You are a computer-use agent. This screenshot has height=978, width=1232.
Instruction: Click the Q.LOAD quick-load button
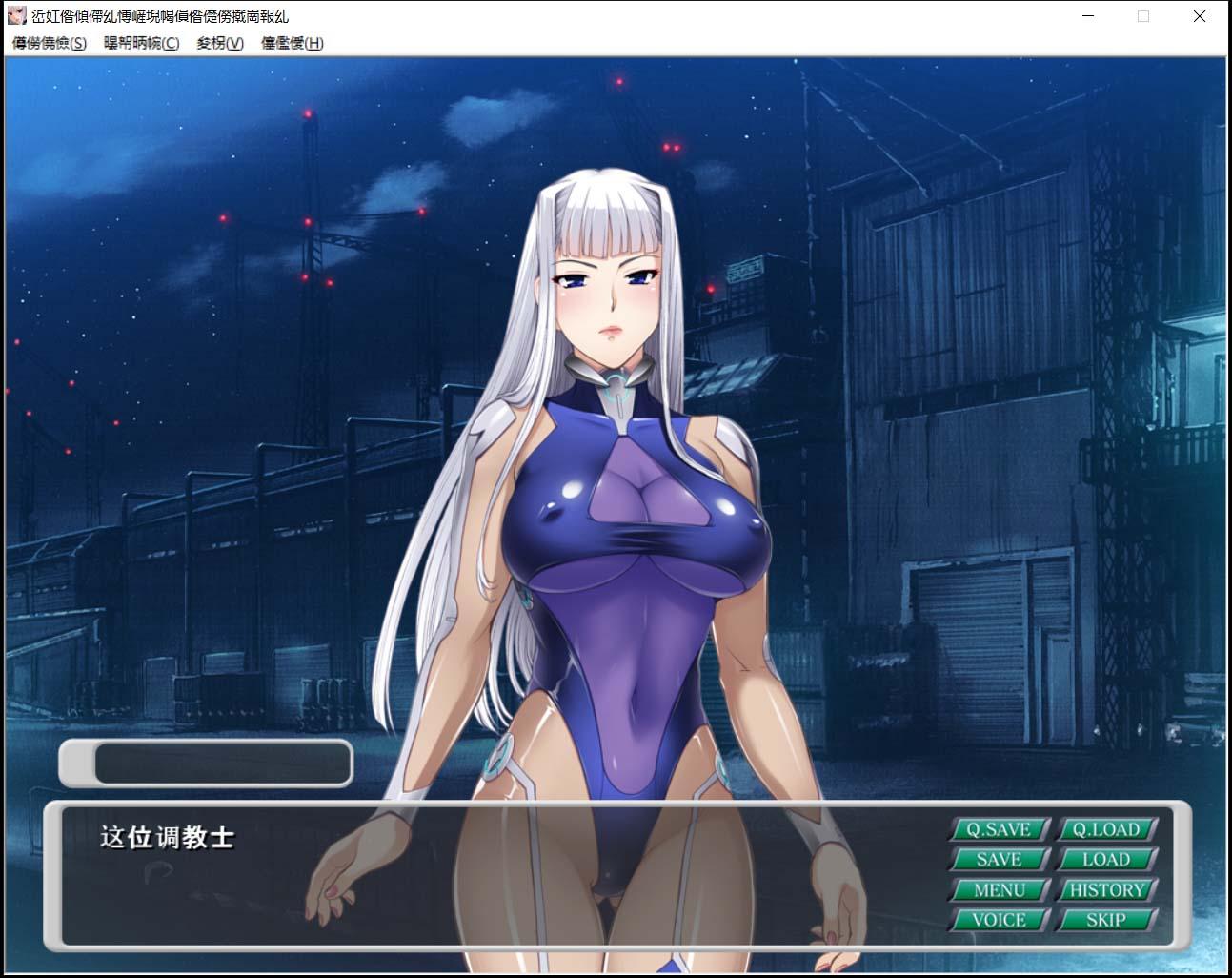coord(1107,829)
